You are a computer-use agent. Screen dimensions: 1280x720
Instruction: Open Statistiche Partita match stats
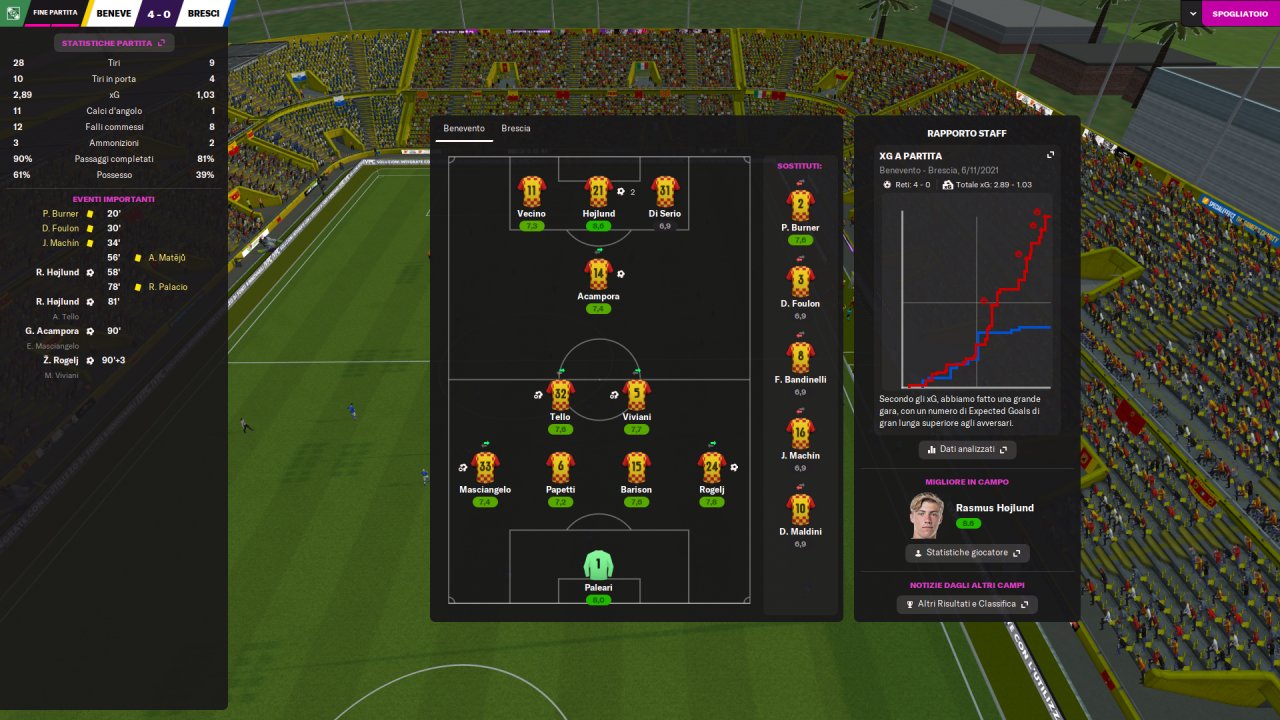114,43
